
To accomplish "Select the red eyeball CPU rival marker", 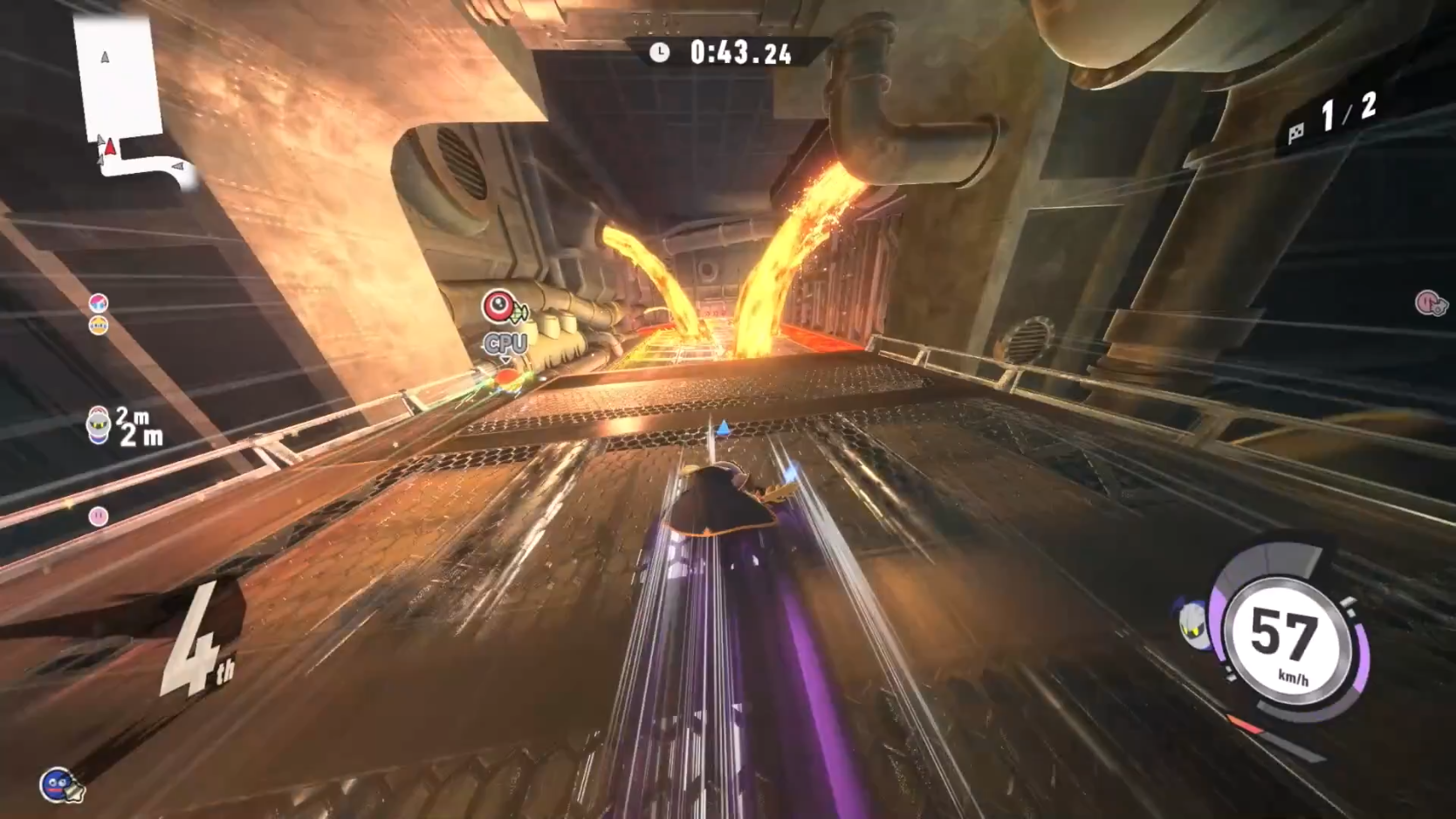I will [x=500, y=307].
